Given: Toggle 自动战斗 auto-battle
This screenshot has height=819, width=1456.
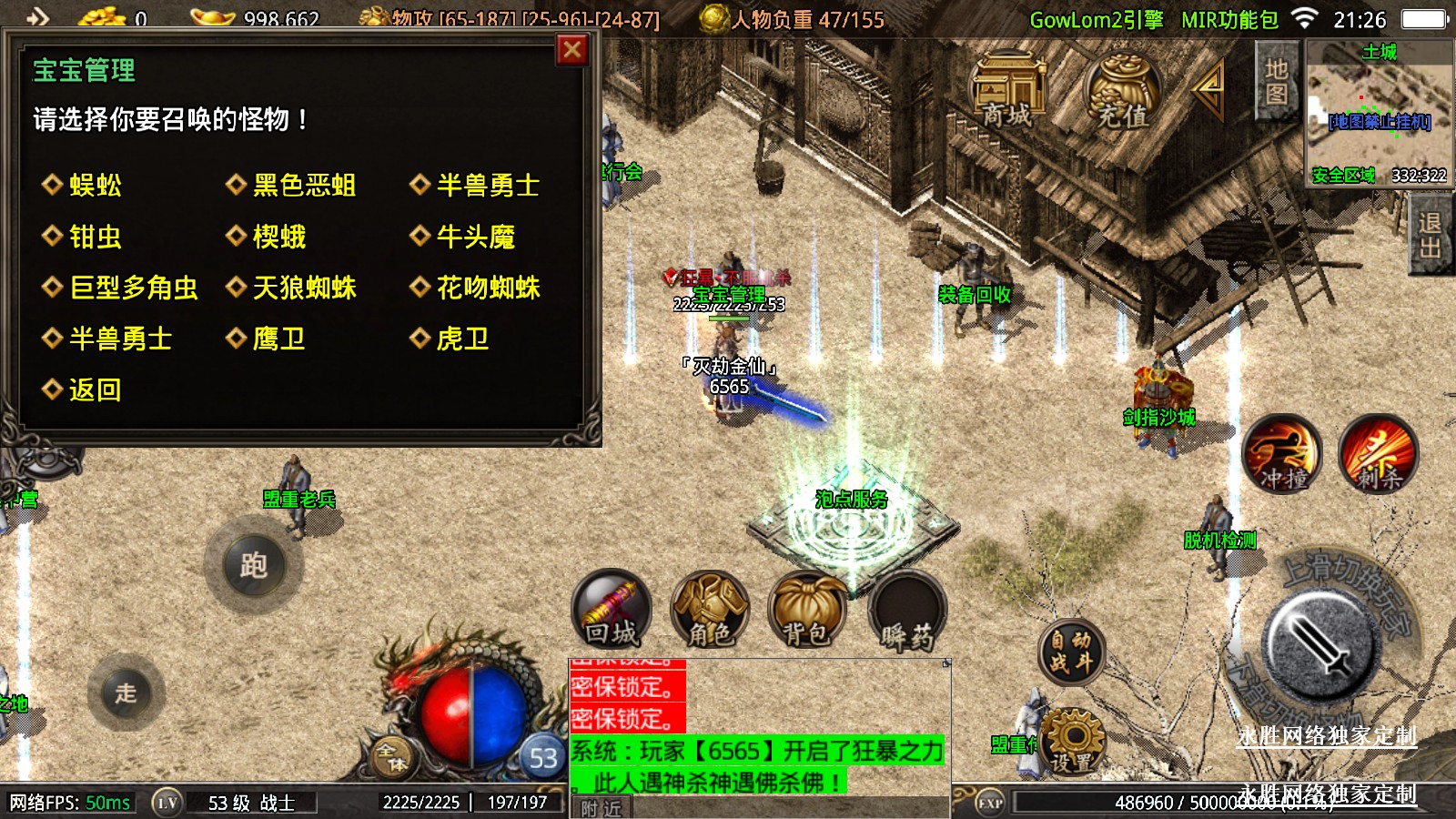Looking at the screenshot, I should (1071, 652).
